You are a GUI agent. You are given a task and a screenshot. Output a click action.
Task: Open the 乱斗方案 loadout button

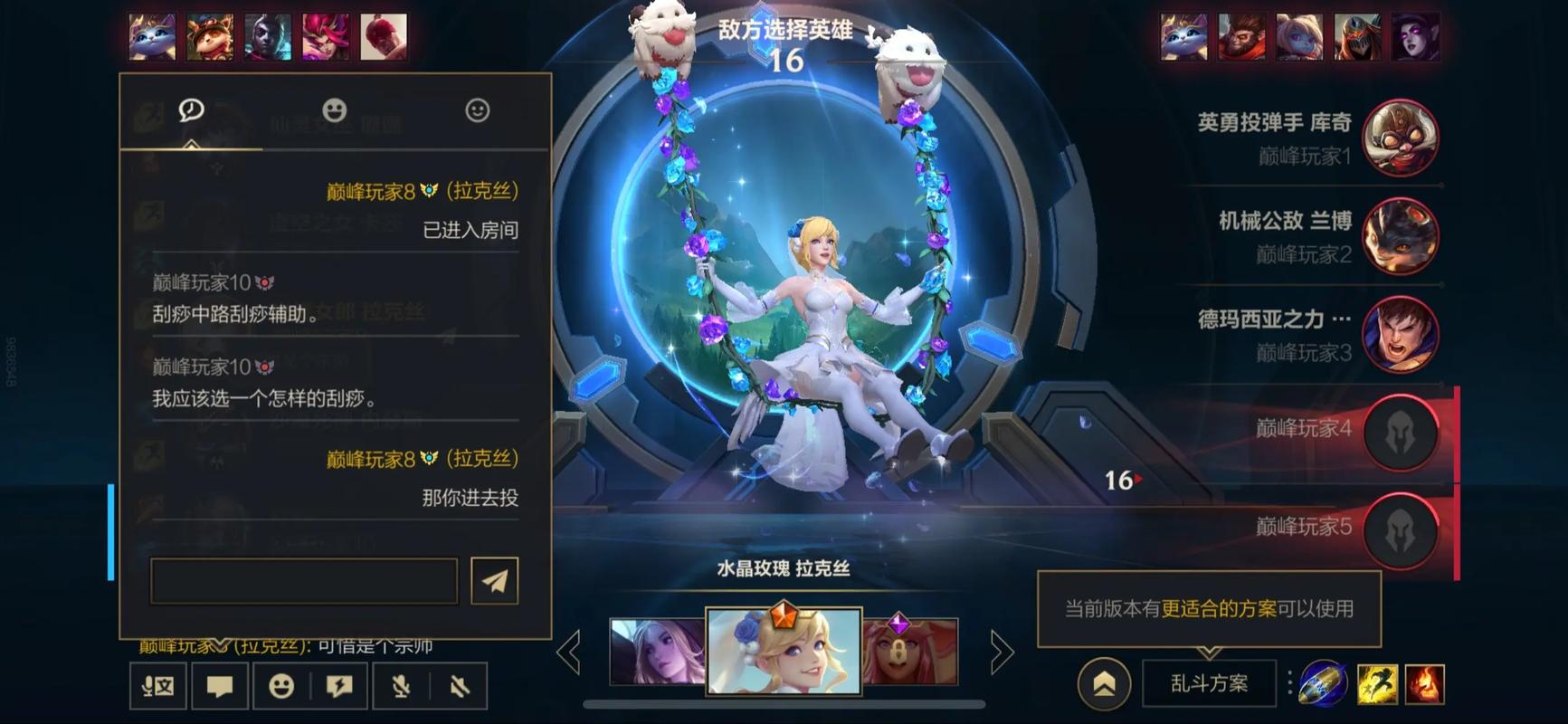1209,683
